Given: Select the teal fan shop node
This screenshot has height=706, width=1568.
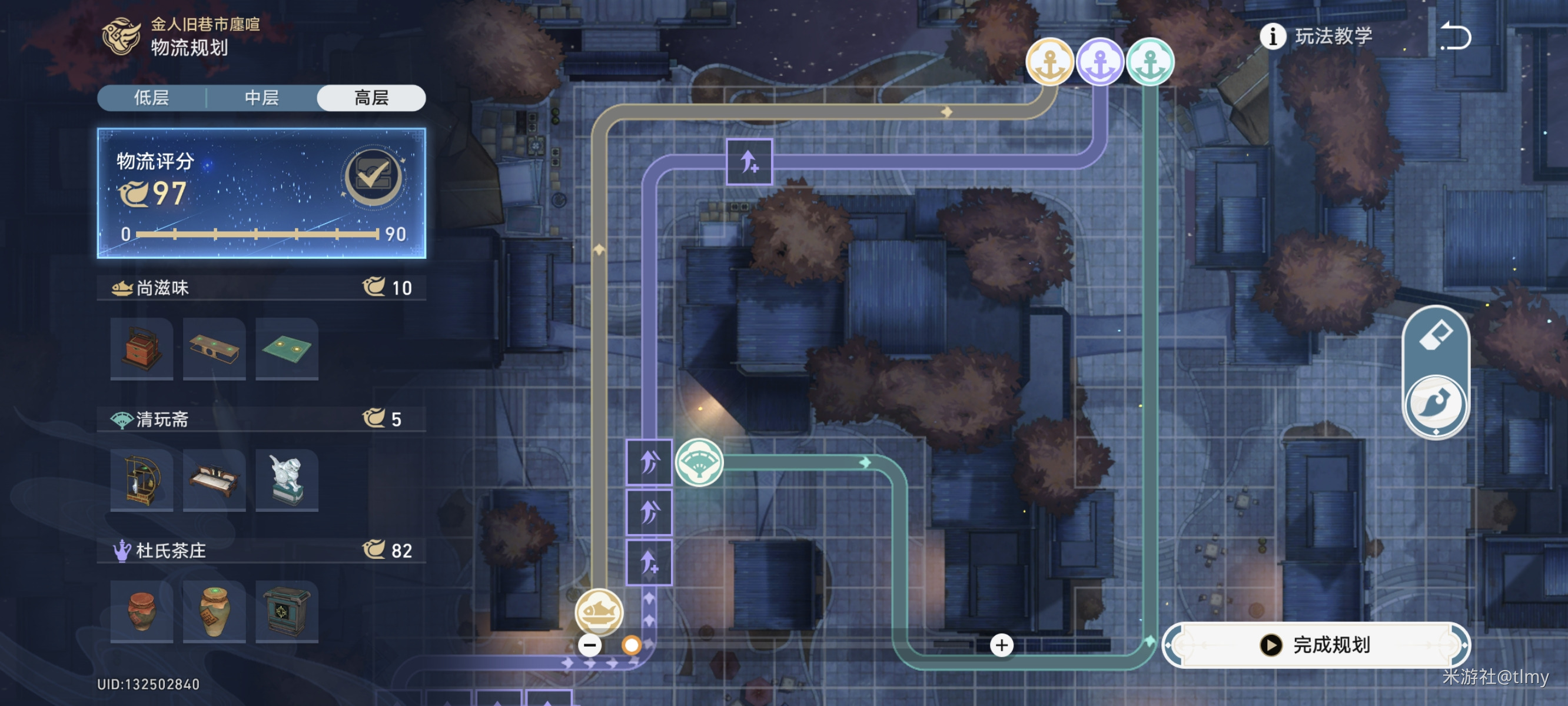Looking at the screenshot, I should point(699,462).
